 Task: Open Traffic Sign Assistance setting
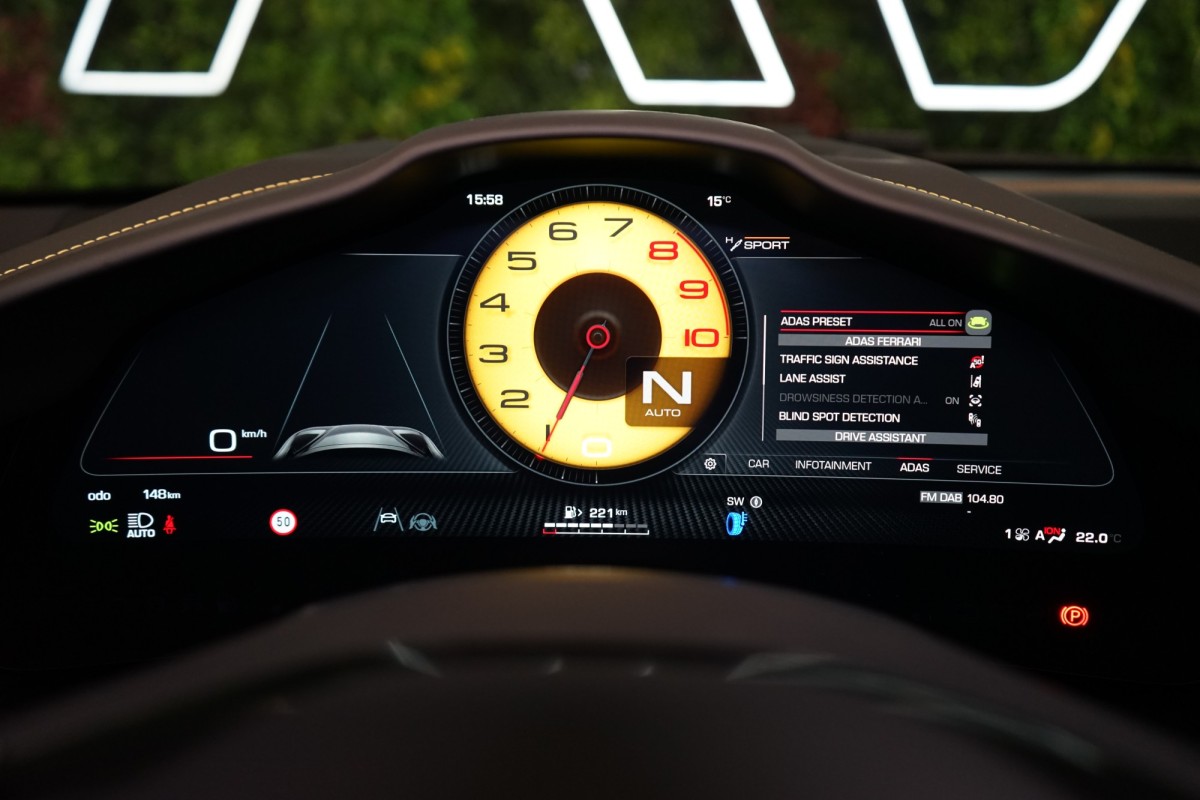[848, 360]
